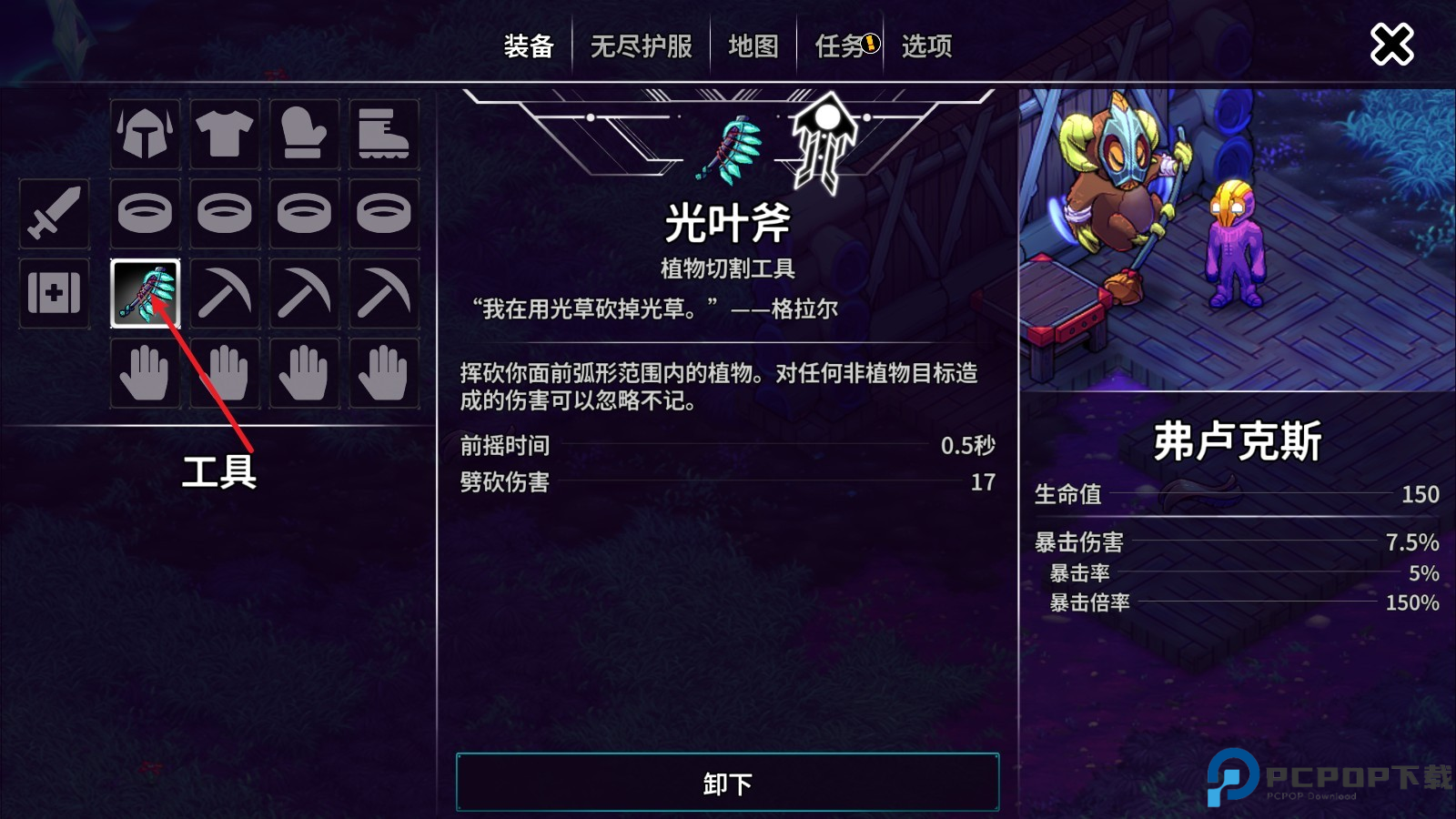Click the gloves equipment slot

pos(304,135)
